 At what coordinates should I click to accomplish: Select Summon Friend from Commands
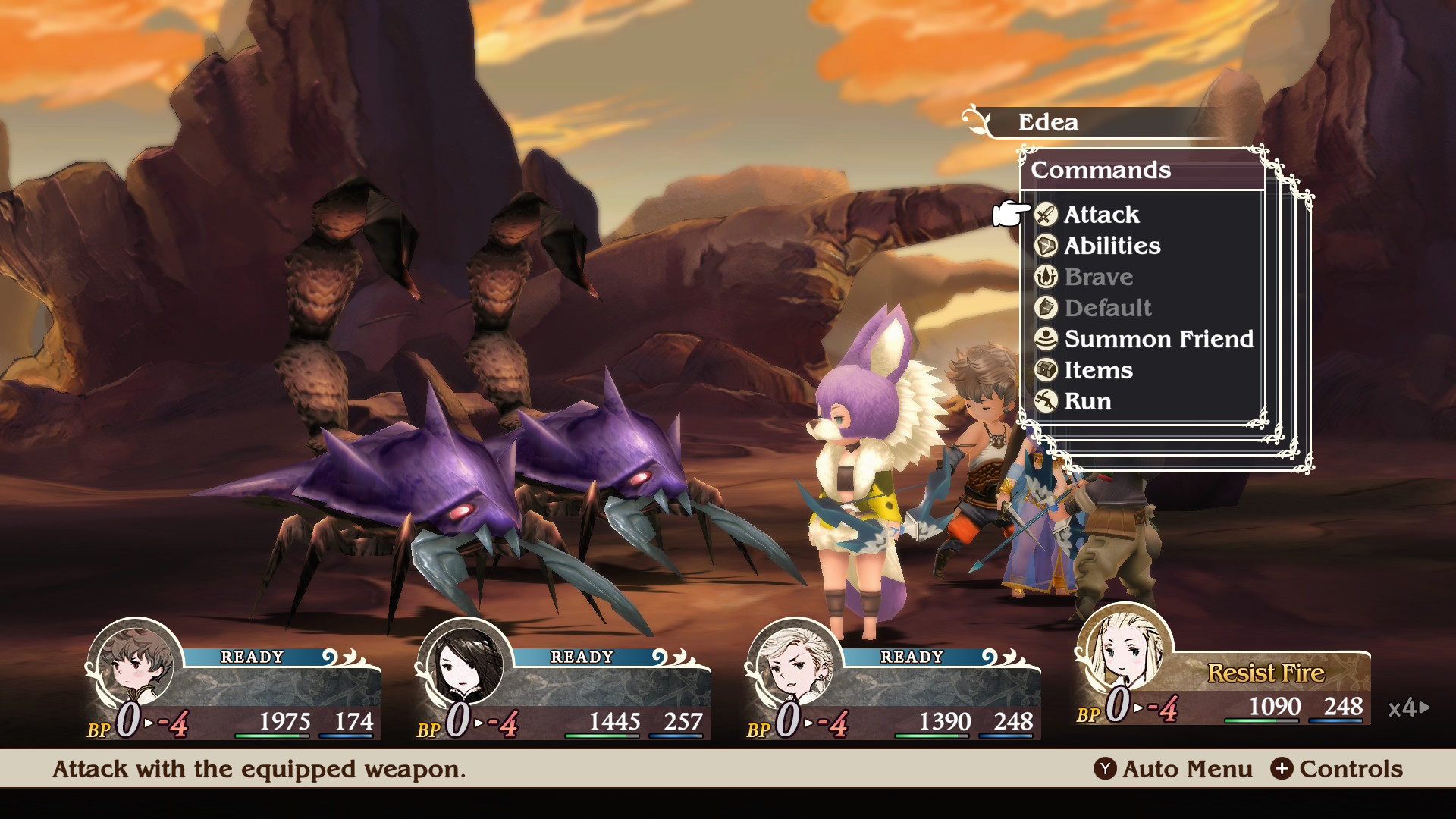(1158, 339)
